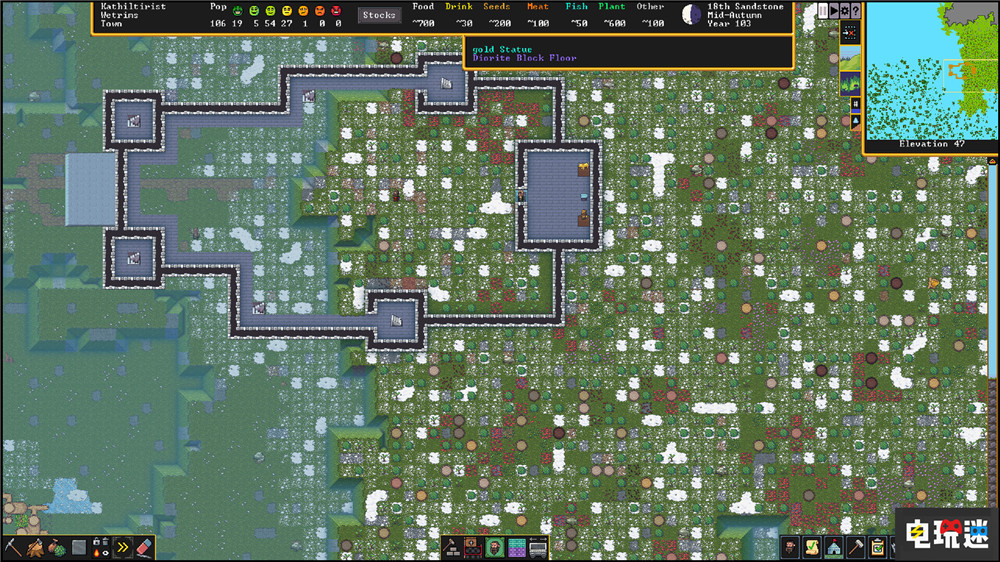Open settings via the gear icon
The image size is (1000, 562).
pyautogui.click(x=845, y=10)
